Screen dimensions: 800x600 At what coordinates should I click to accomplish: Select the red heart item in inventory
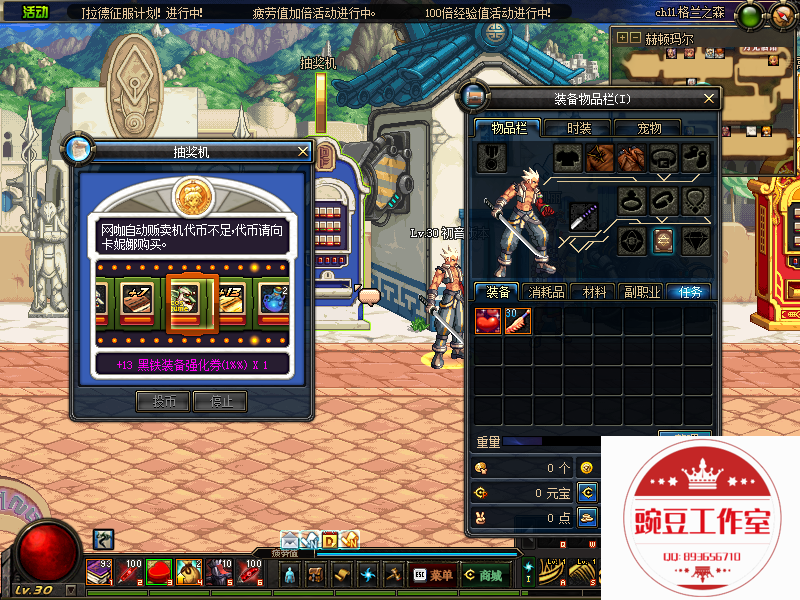tap(488, 321)
